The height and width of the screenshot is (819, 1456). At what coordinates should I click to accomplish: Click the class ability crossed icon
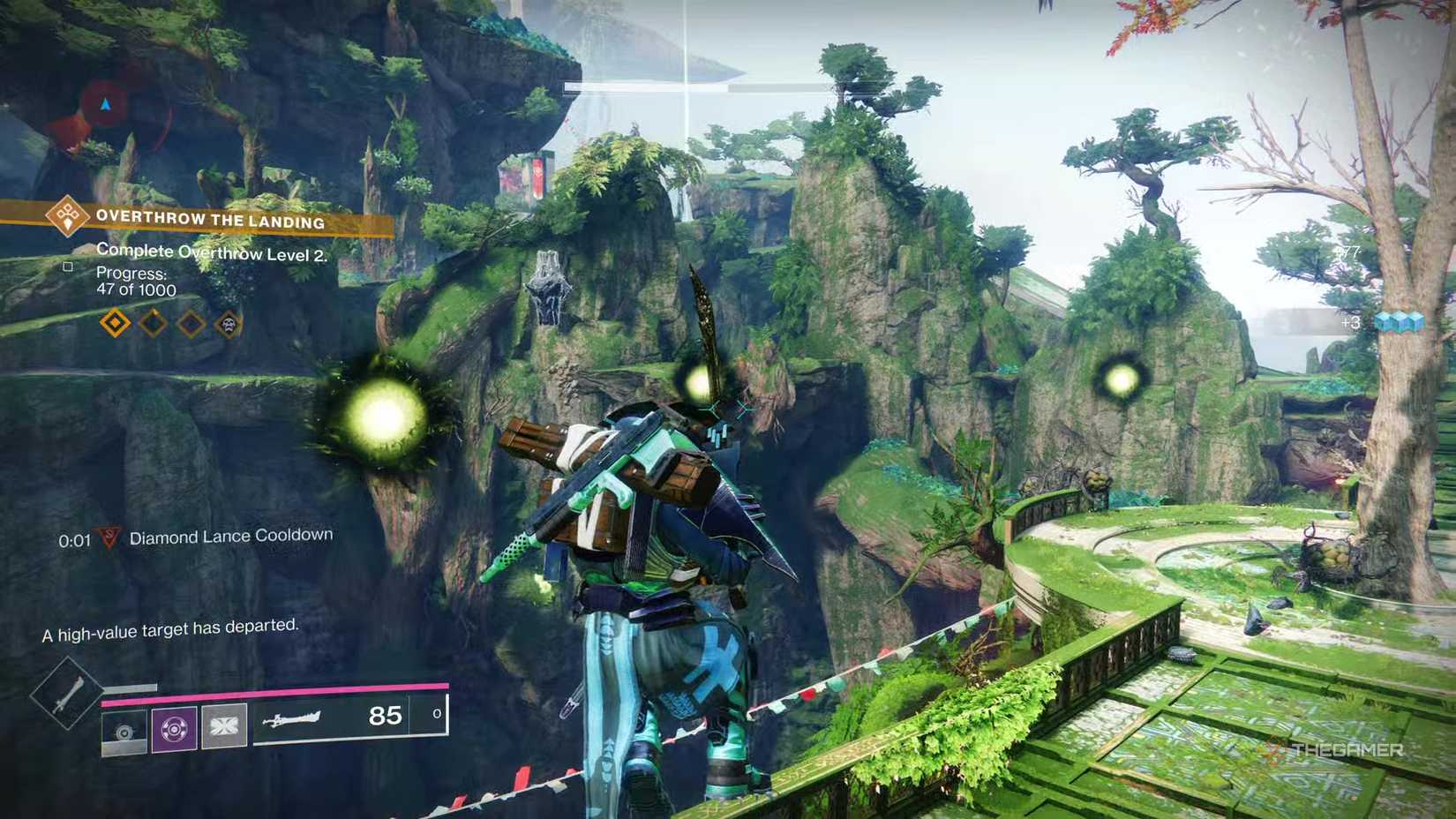pyautogui.click(x=224, y=725)
